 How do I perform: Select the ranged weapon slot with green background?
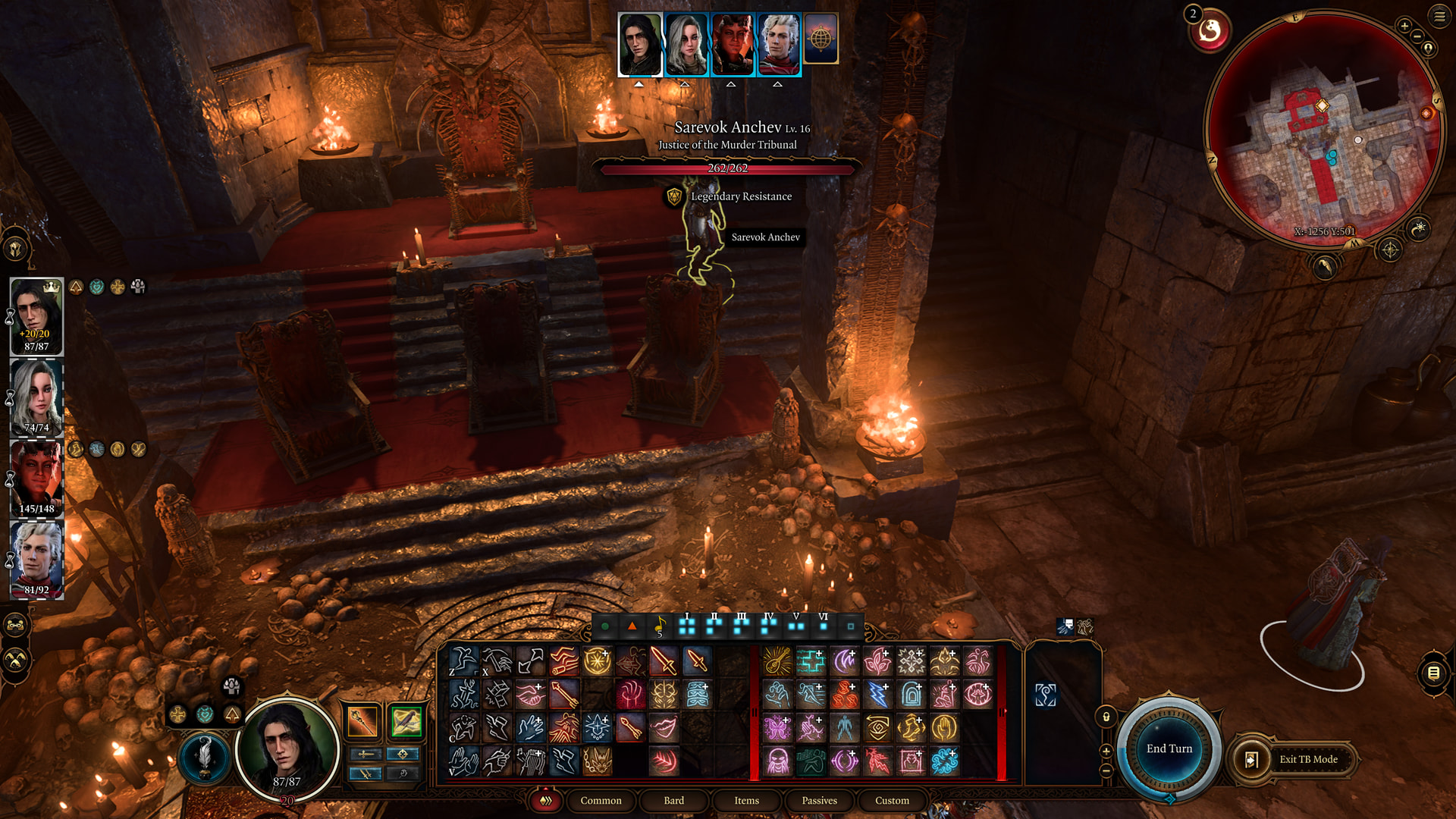click(x=406, y=720)
